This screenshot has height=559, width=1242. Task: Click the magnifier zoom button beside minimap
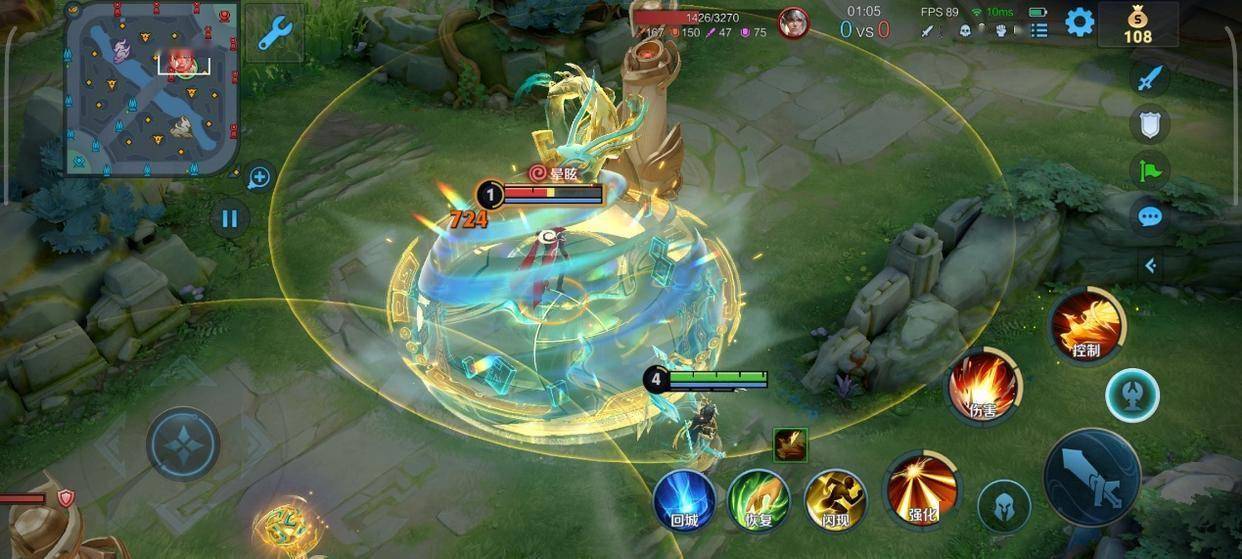point(259,178)
